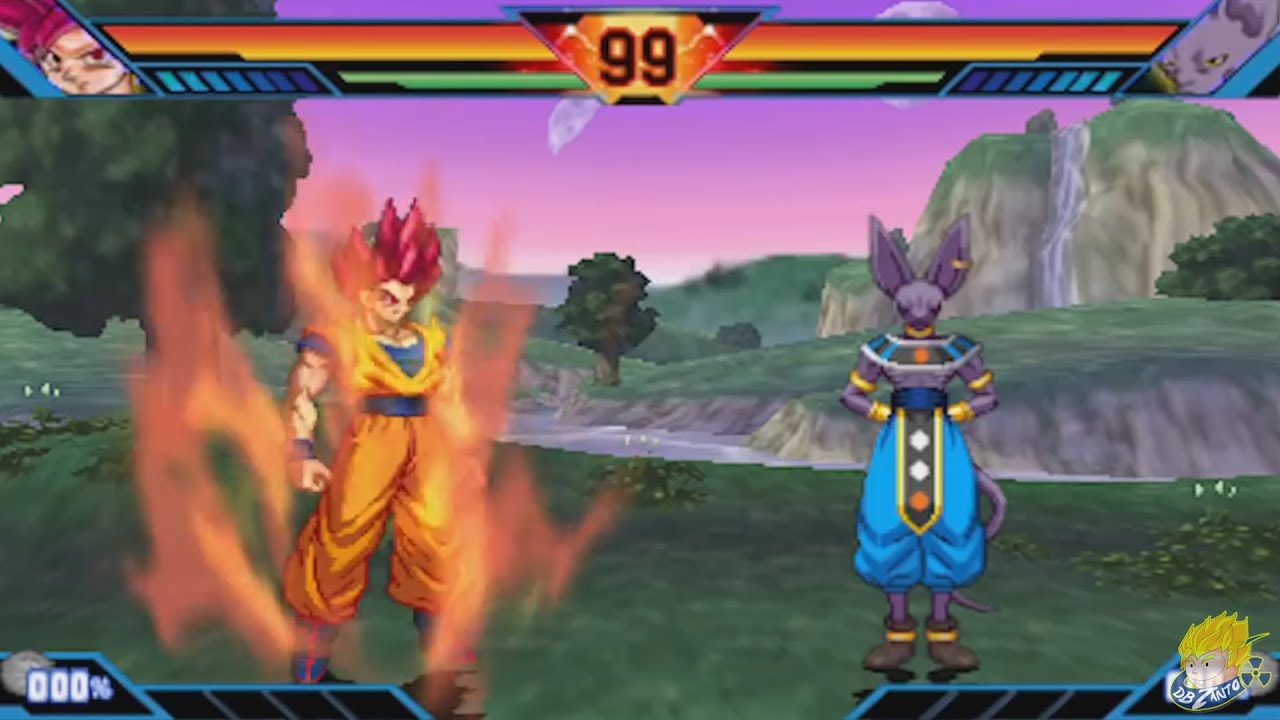1280x720 pixels.
Task: Open the countdown timer showing 99
Action: (640, 50)
